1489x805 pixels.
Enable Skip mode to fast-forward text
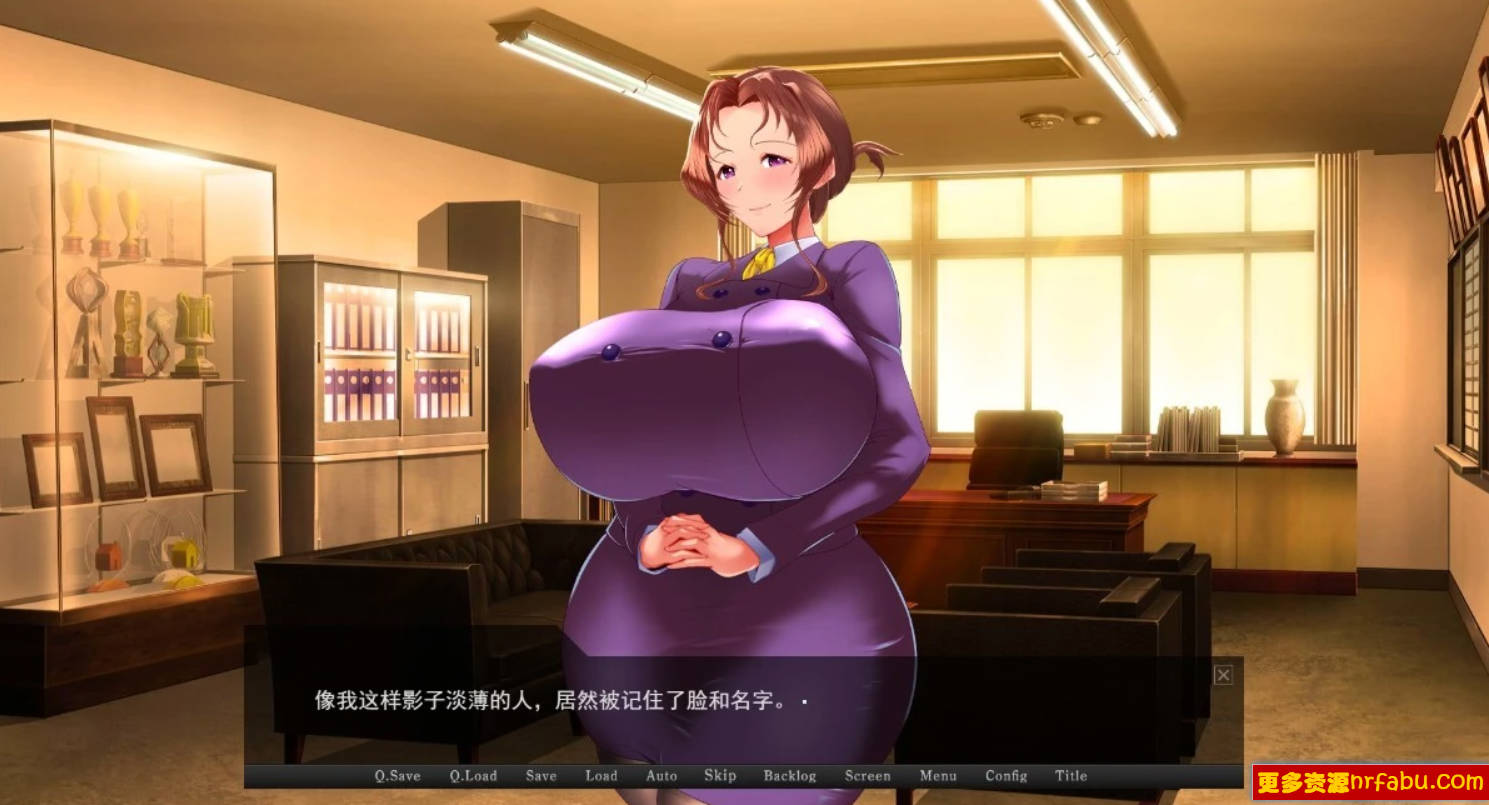(719, 775)
